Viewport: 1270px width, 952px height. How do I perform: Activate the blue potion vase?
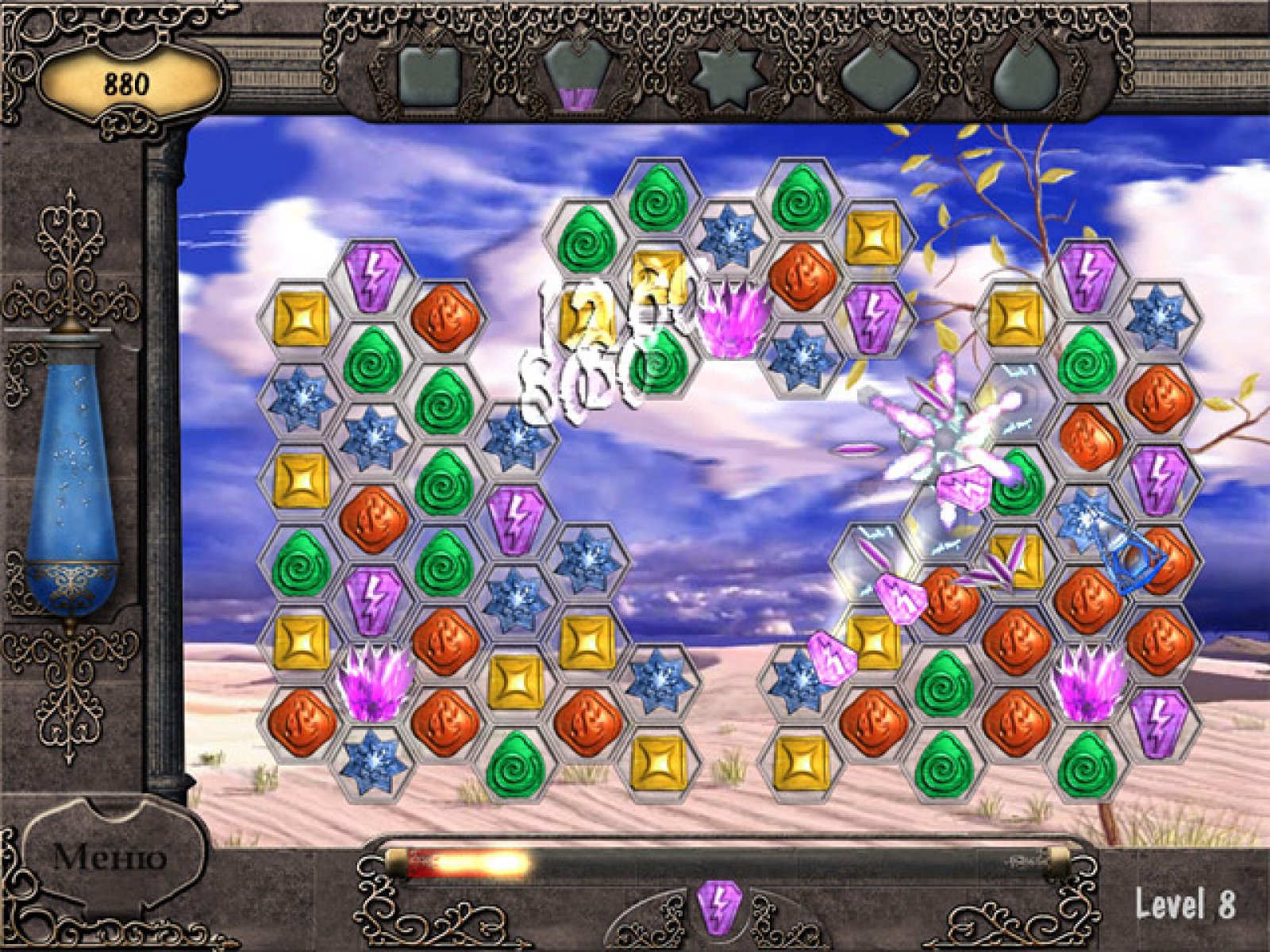[x=71, y=476]
